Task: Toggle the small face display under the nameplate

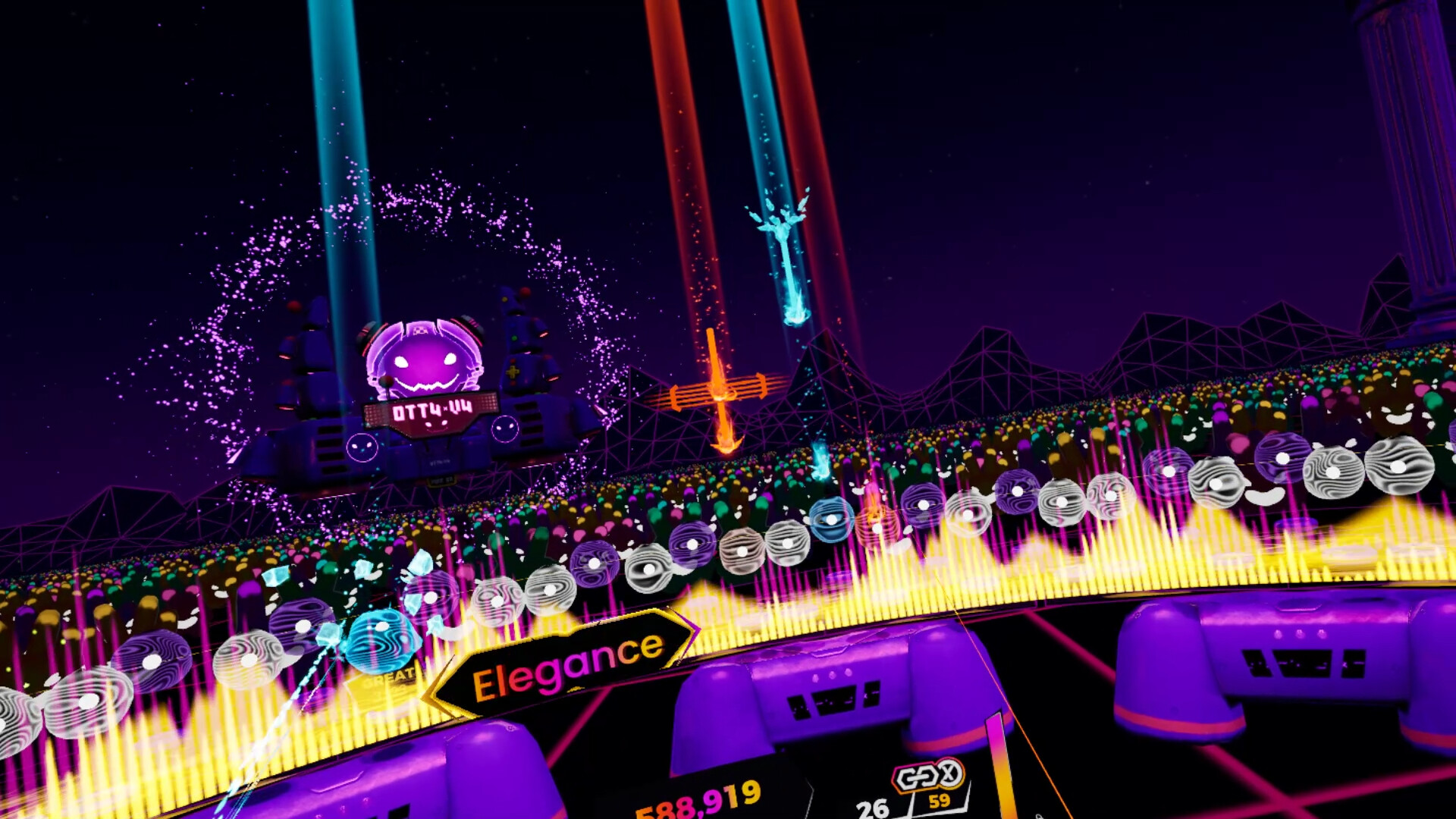Action: (435, 425)
